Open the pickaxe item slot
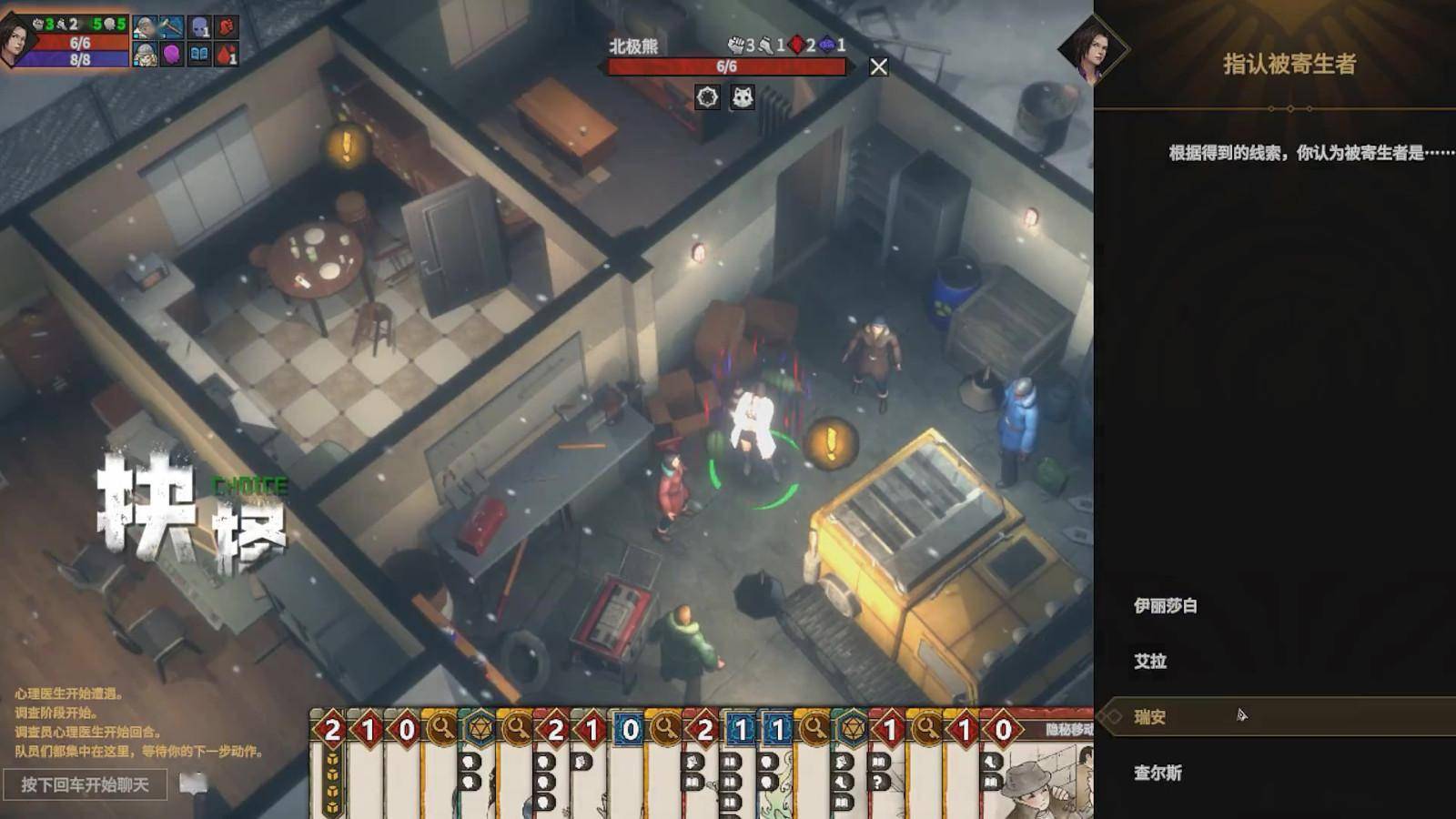The height and width of the screenshot is (819, 1456). (x=171, y=27)
